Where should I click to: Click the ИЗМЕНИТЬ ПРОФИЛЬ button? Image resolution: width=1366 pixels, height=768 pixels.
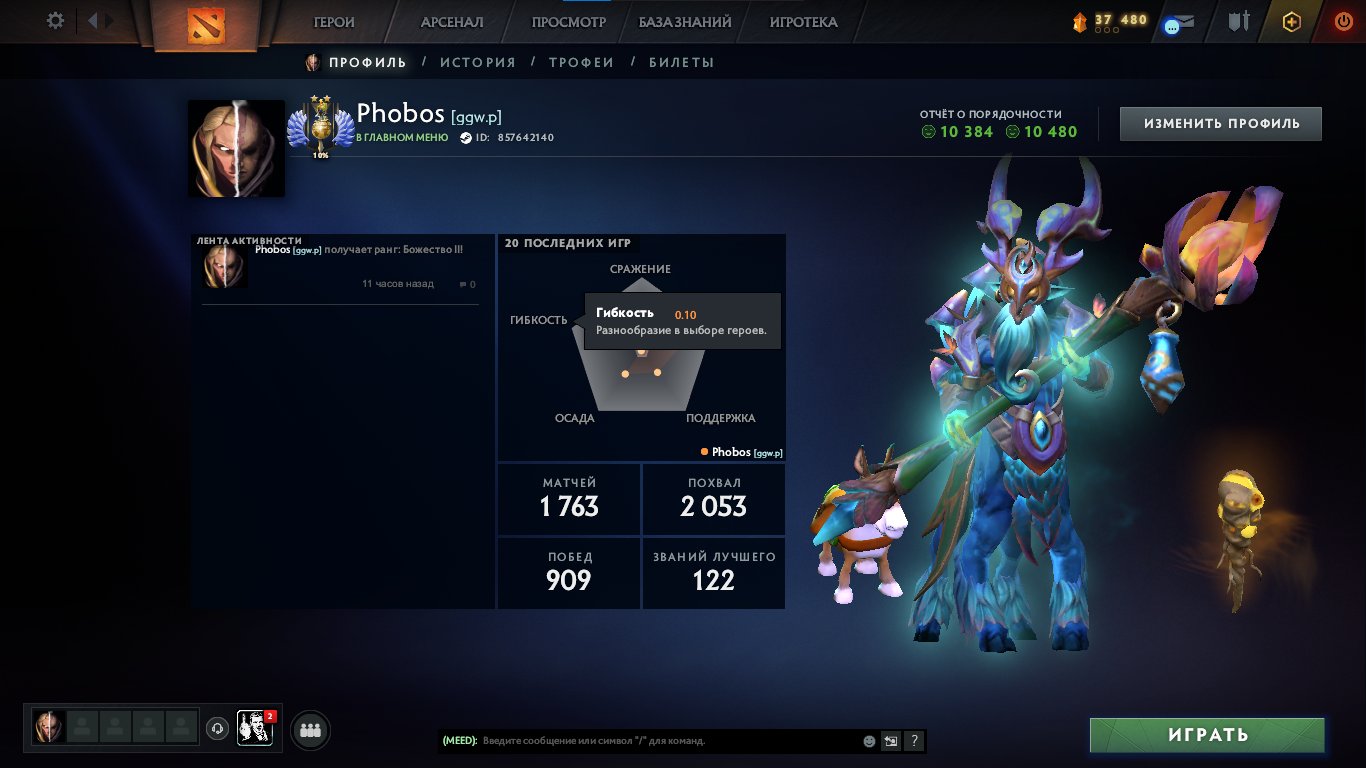click(1220, 123)
